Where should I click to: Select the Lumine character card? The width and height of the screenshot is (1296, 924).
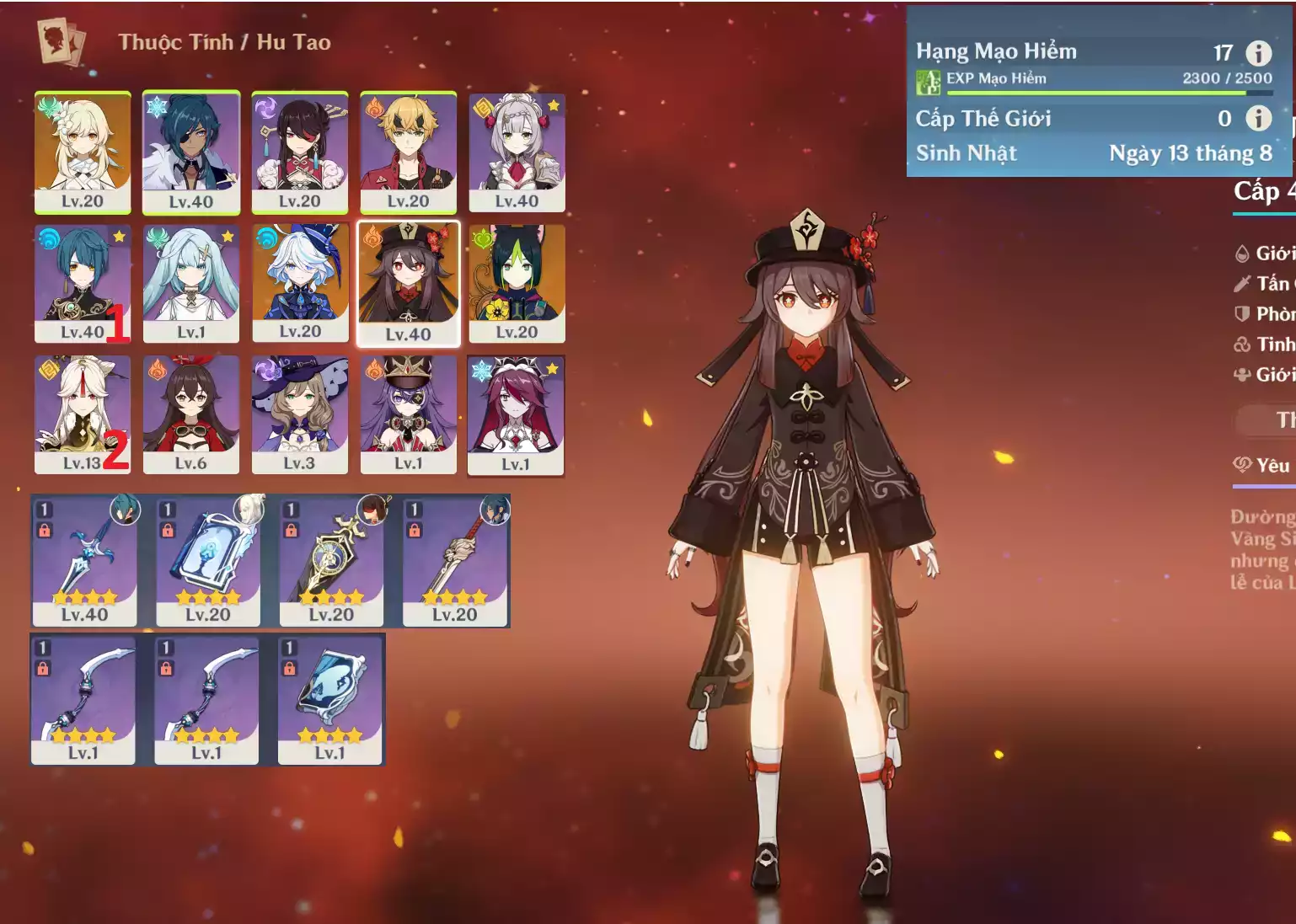[83, 152]
